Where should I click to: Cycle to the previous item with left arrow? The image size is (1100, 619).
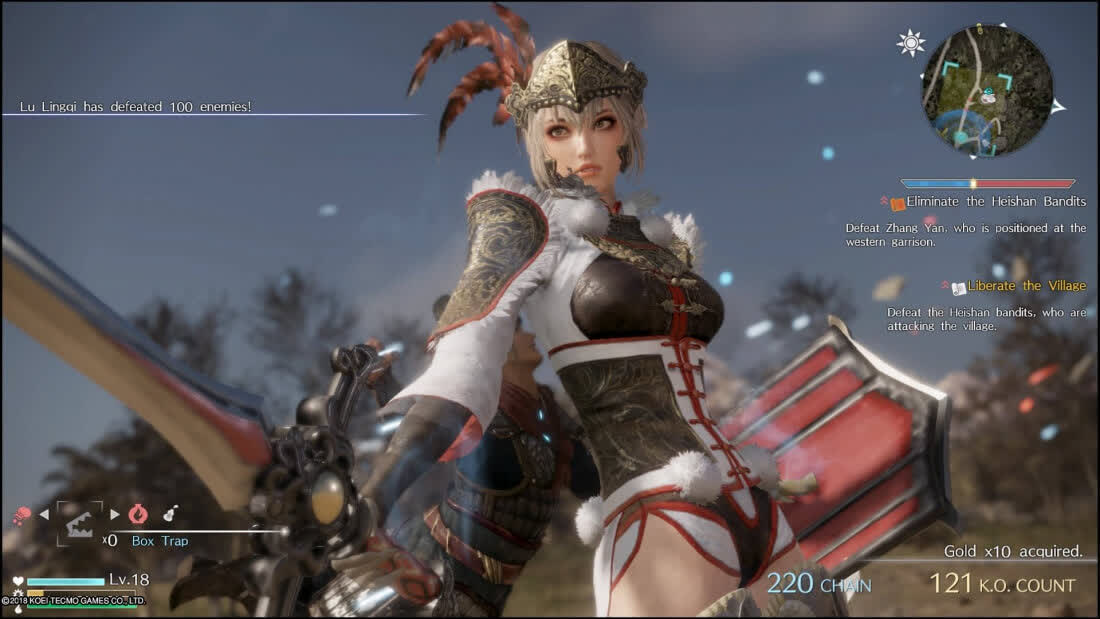(x=43, y=515)
